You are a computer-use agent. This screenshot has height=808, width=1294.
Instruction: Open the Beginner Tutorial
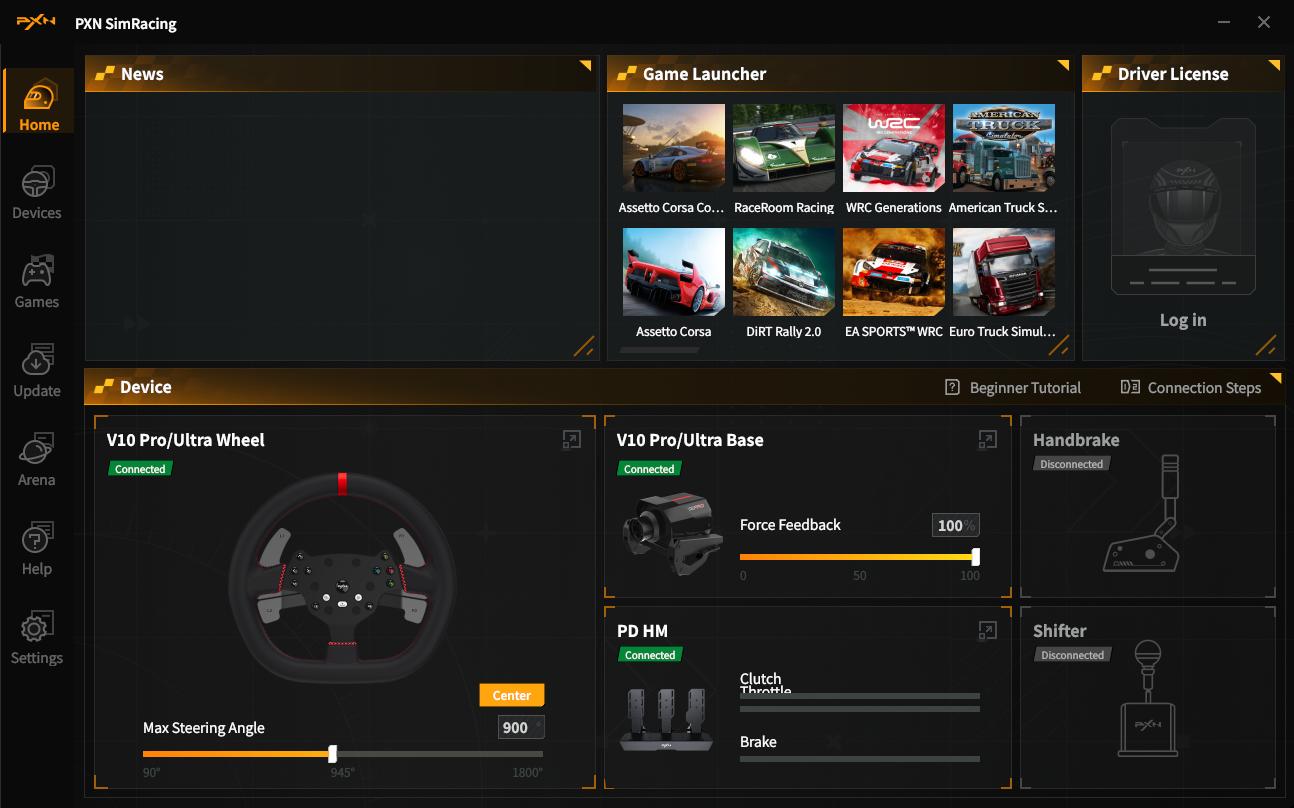coord(1013,388)
